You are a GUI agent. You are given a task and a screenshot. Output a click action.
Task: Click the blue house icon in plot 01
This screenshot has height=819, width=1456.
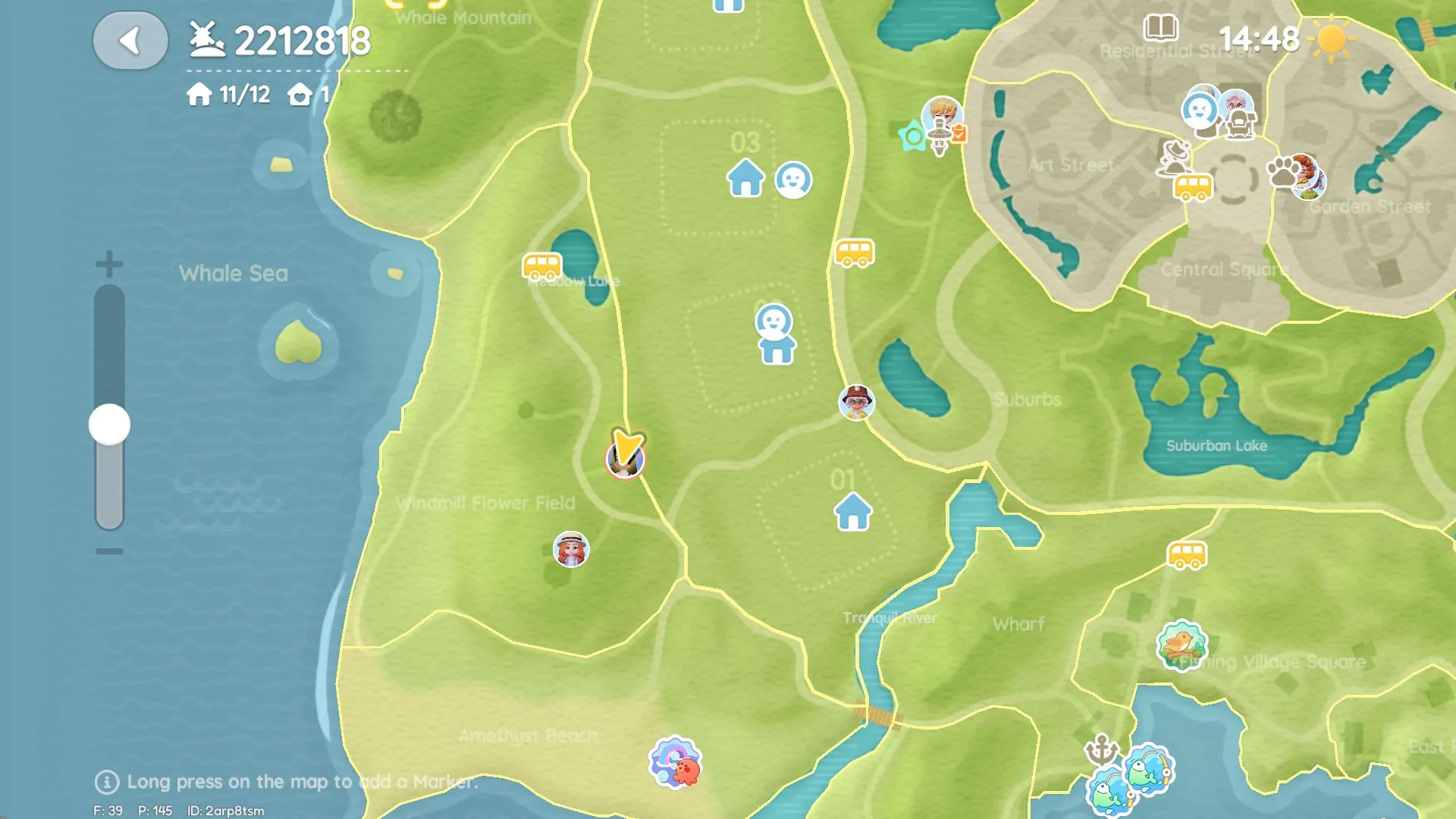852,511
